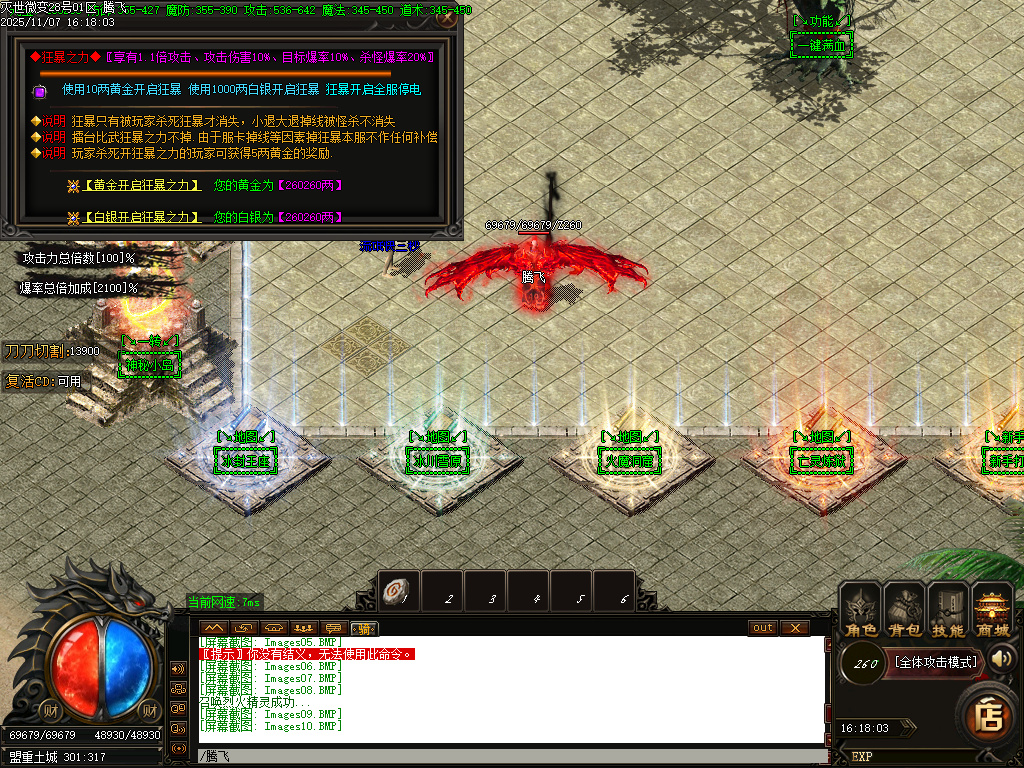The width and height of the screenshot is (1024, 768).
Task: Open the 商城 shop mall
Action: [993, 611]
